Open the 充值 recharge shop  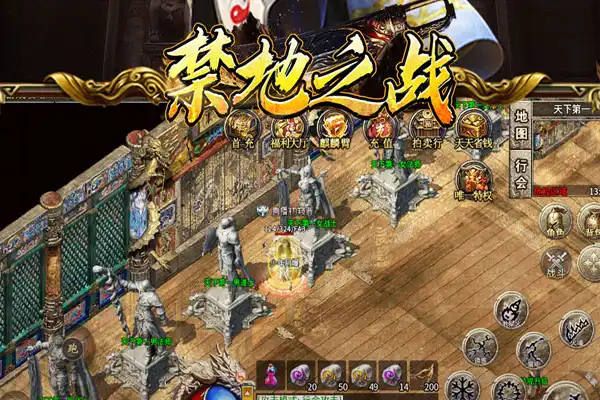pos(379,127)
